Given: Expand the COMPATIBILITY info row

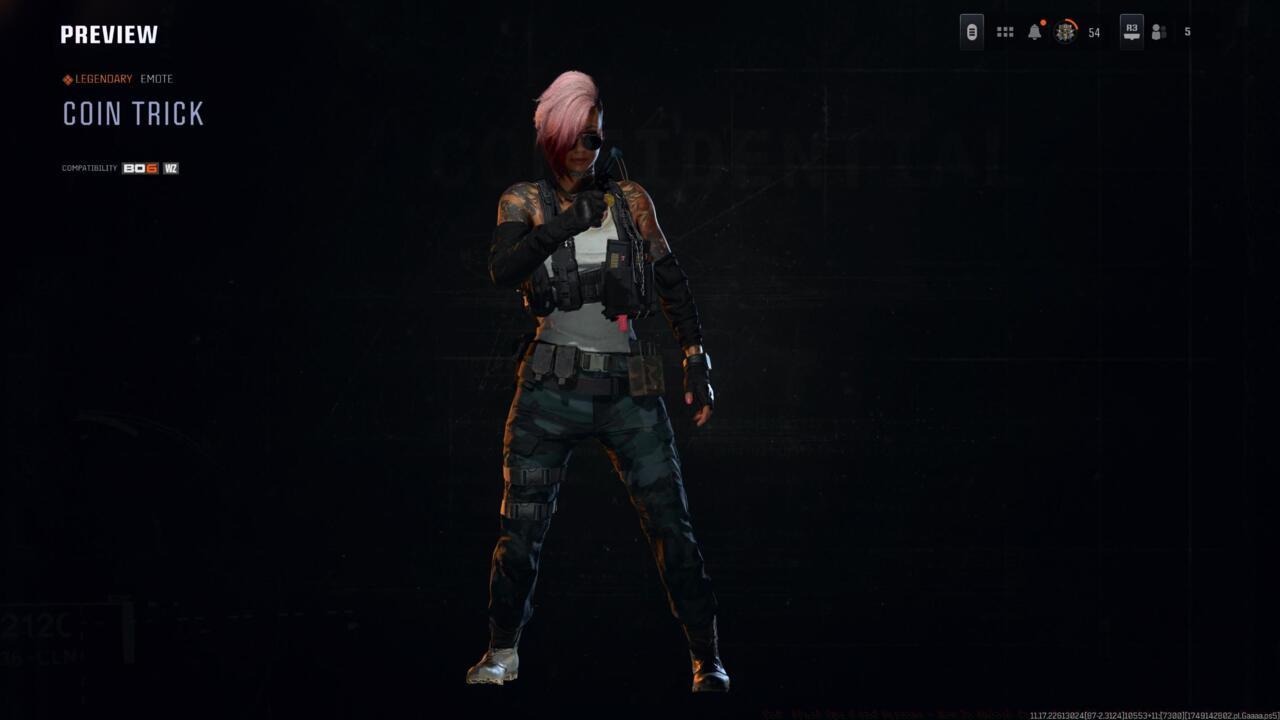Looking at the screenshot, I should point(88,168).
